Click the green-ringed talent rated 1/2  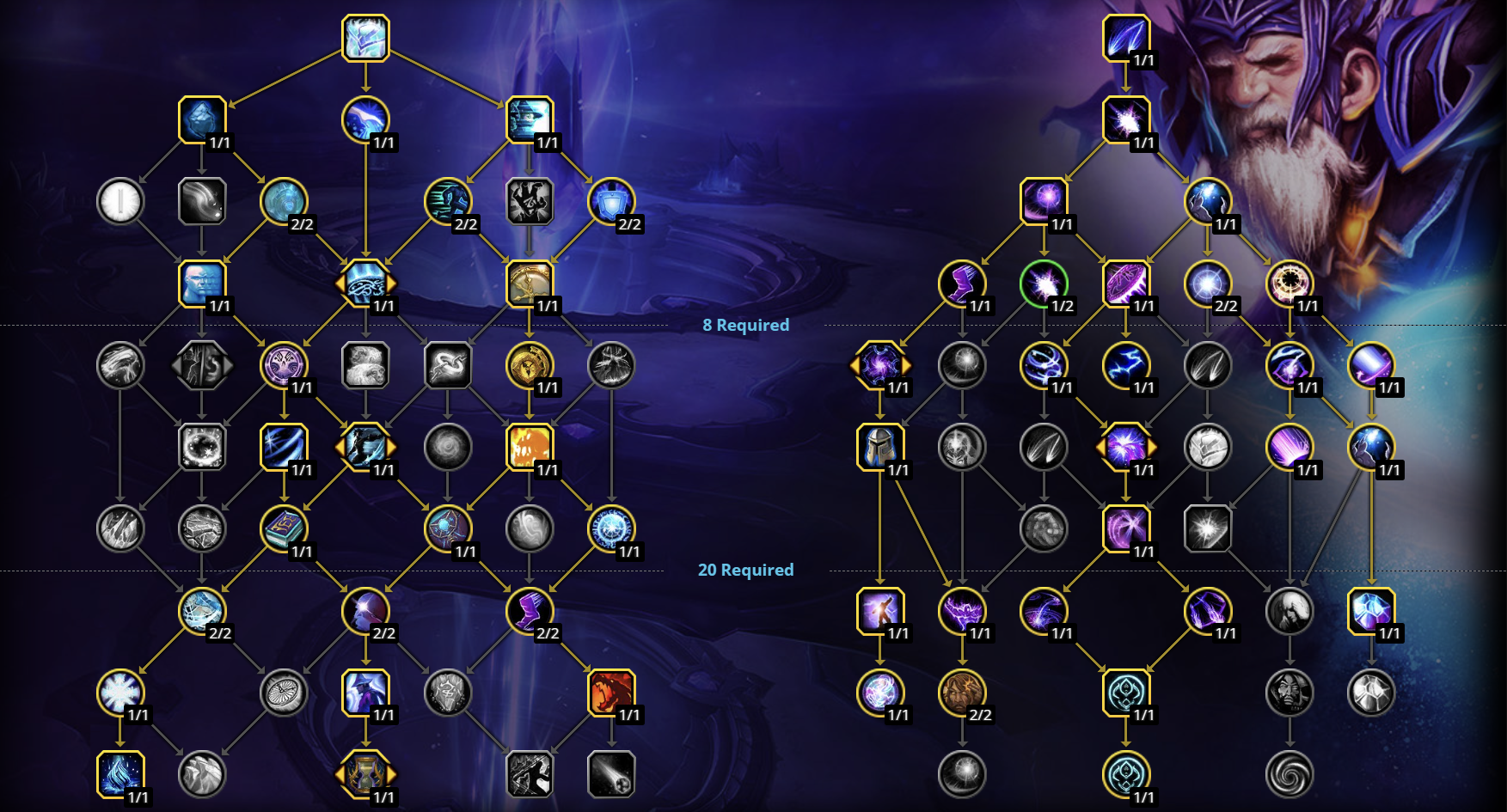click(1044, 284)
